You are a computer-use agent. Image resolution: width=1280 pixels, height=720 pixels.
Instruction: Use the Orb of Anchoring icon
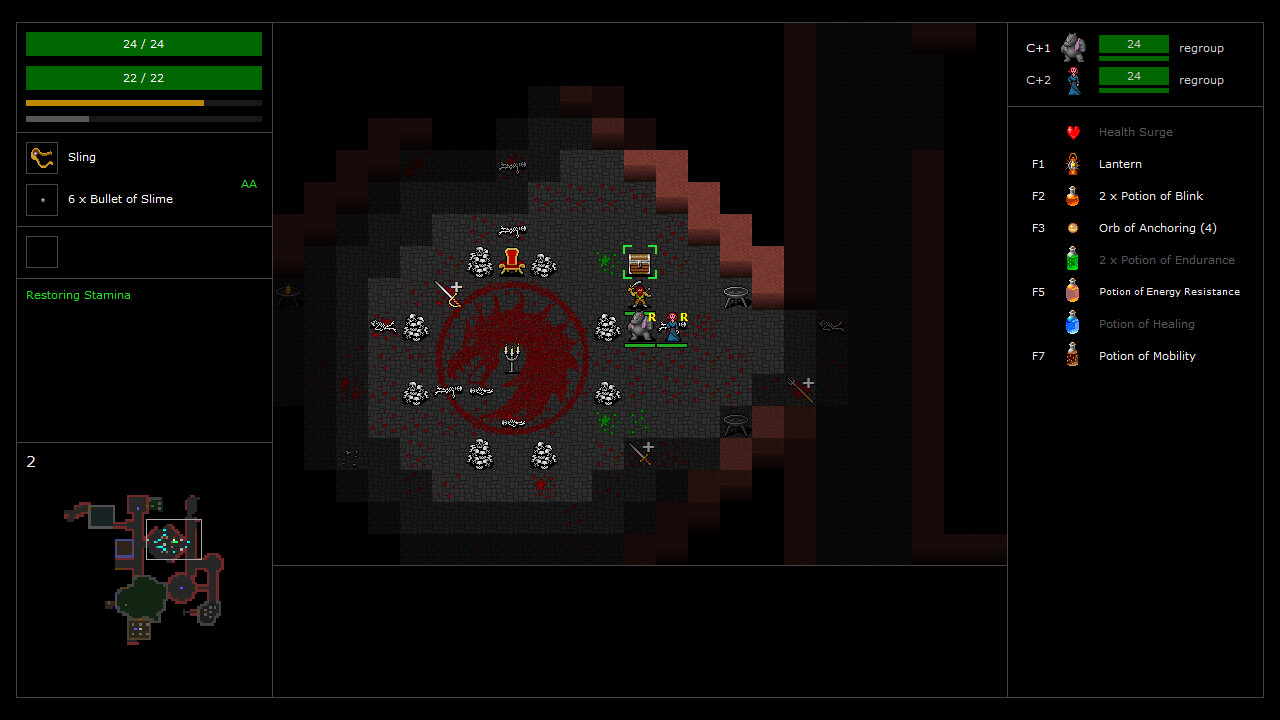click(1071, 227)
